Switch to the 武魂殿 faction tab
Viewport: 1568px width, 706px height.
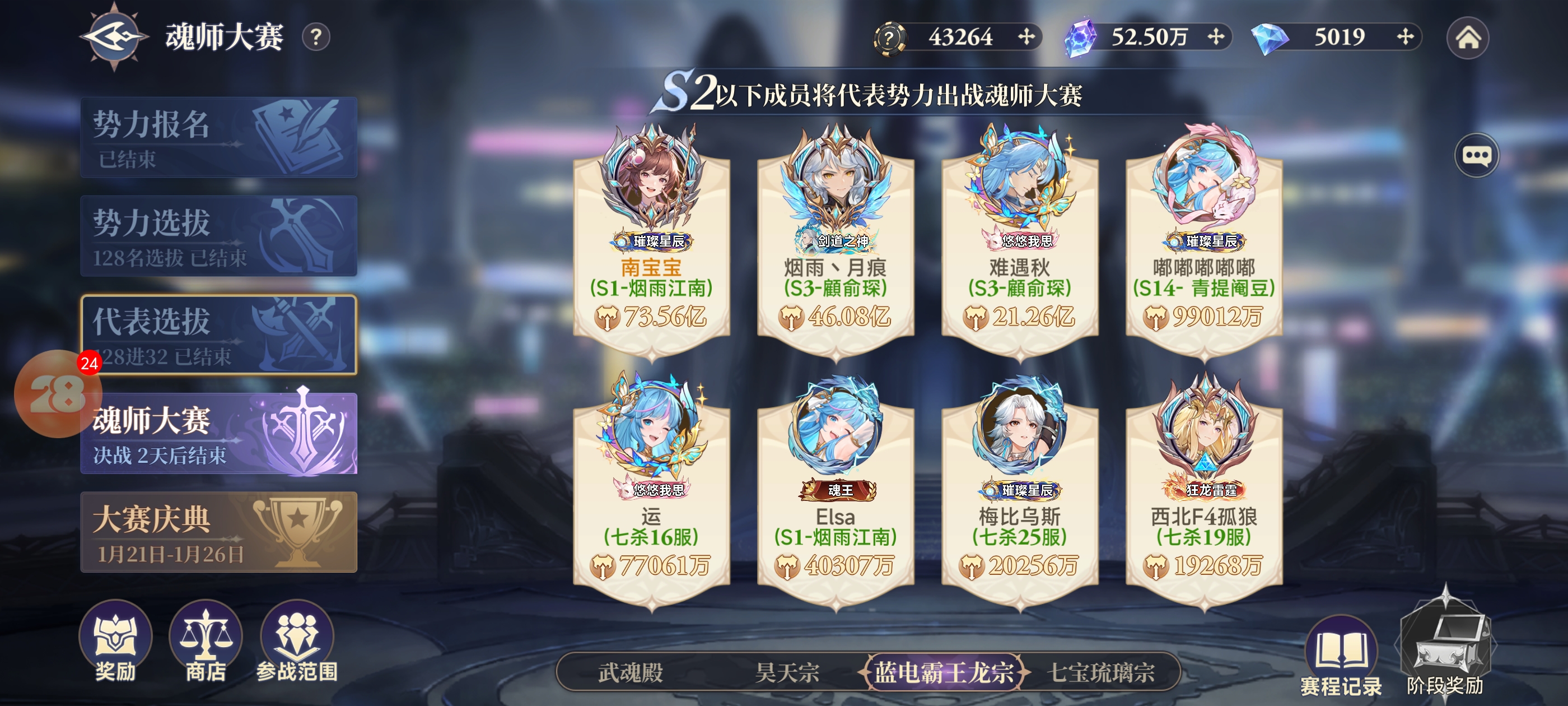pos(630,672)
